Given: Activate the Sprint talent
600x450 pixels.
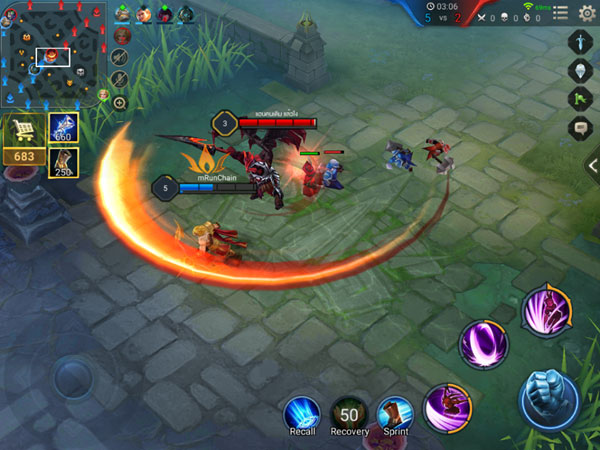Looking at the screenshot, I should [395, 414].
